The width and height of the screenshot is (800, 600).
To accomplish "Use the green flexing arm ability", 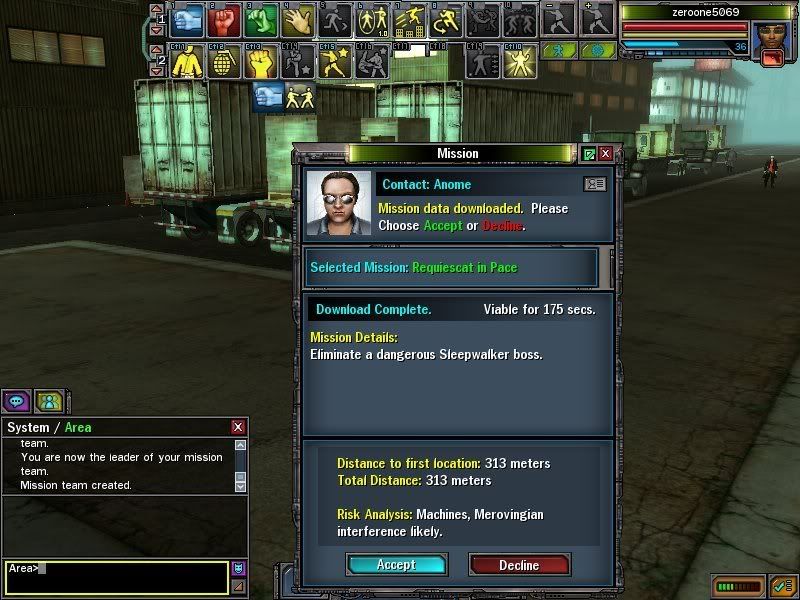I will click(x=260, y=19).
